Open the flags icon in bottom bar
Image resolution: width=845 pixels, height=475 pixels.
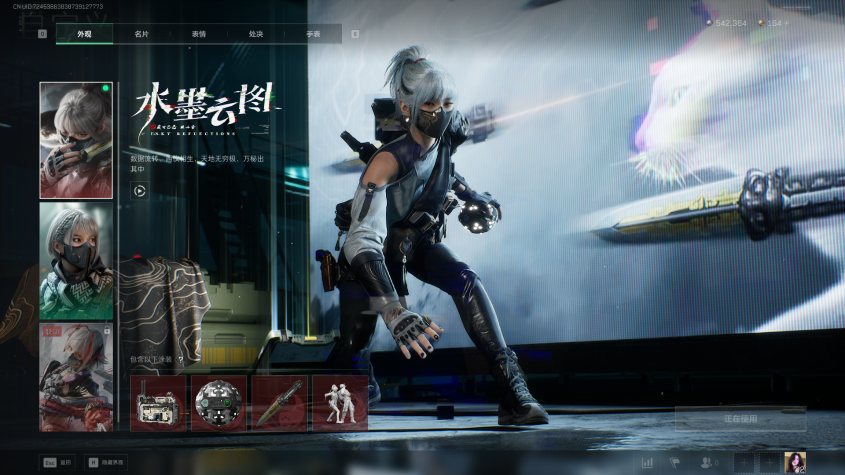(675, 462)
